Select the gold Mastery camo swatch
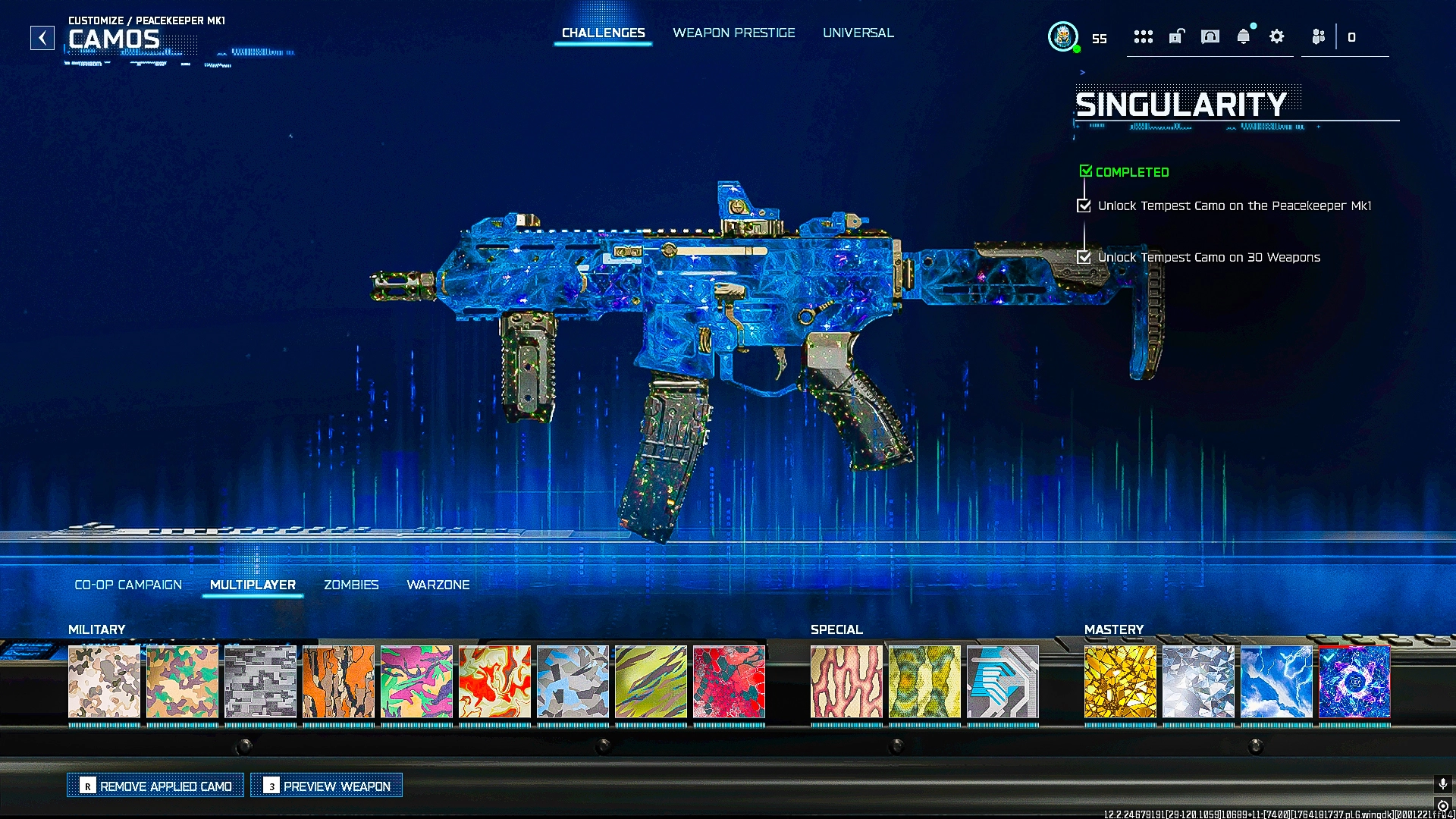The height and width of the screenshot is (819, 1456). 1120,682
